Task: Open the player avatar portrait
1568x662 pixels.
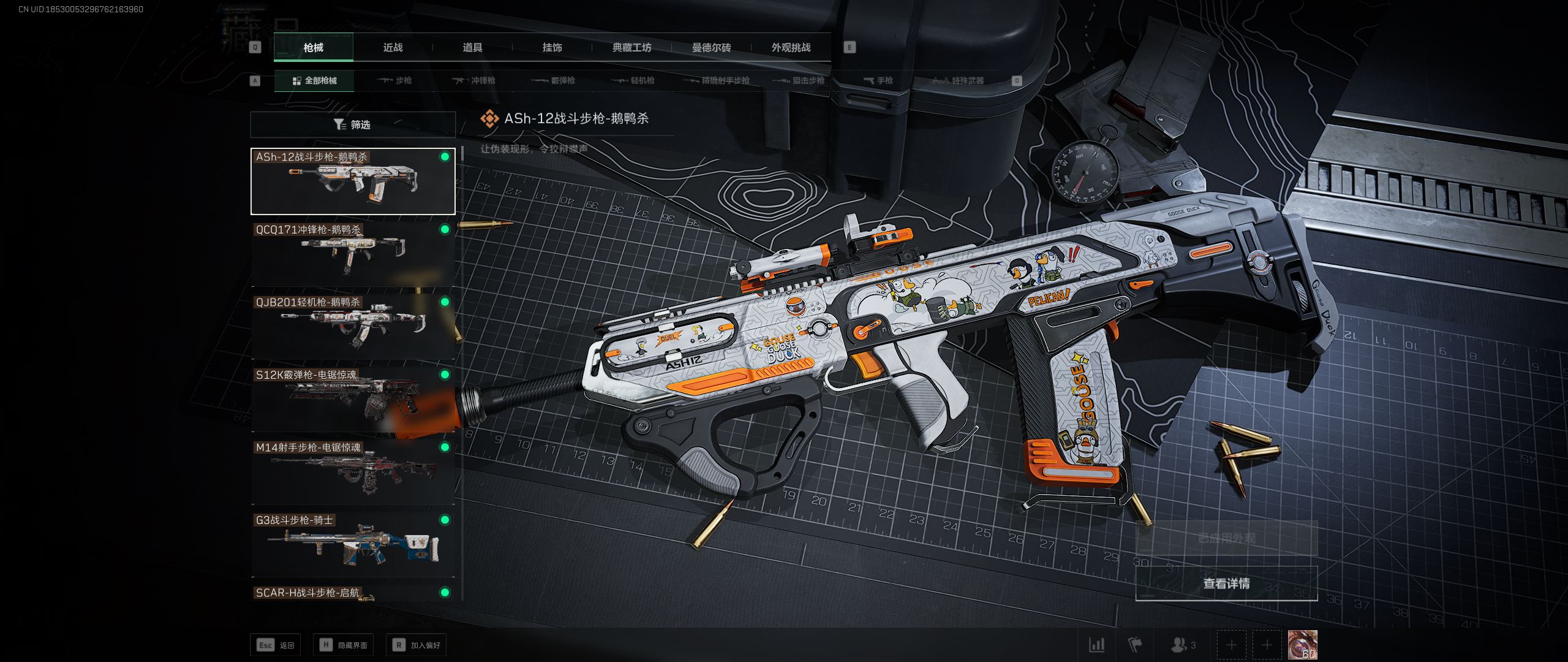Action: point(1302,645)
